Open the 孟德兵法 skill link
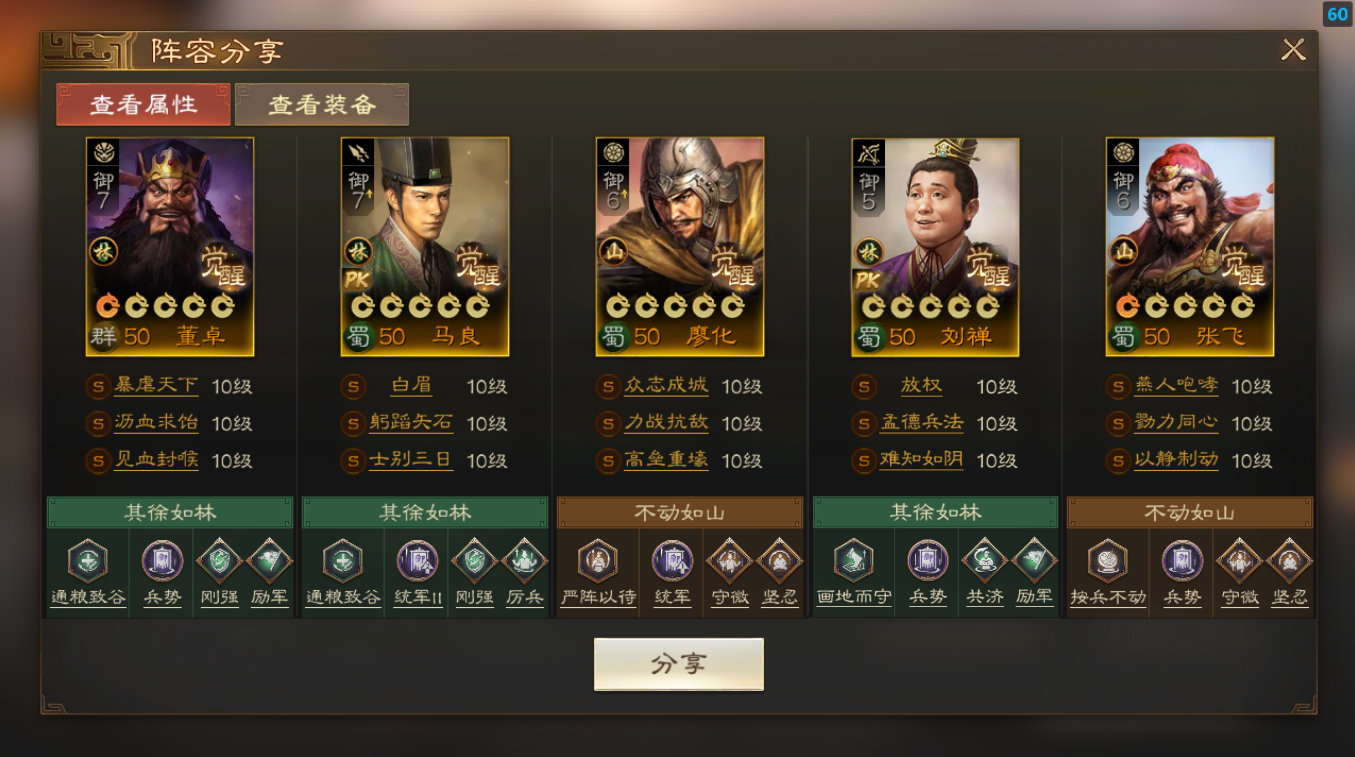This screenshot has width=1355, height=757. (921, 423)
